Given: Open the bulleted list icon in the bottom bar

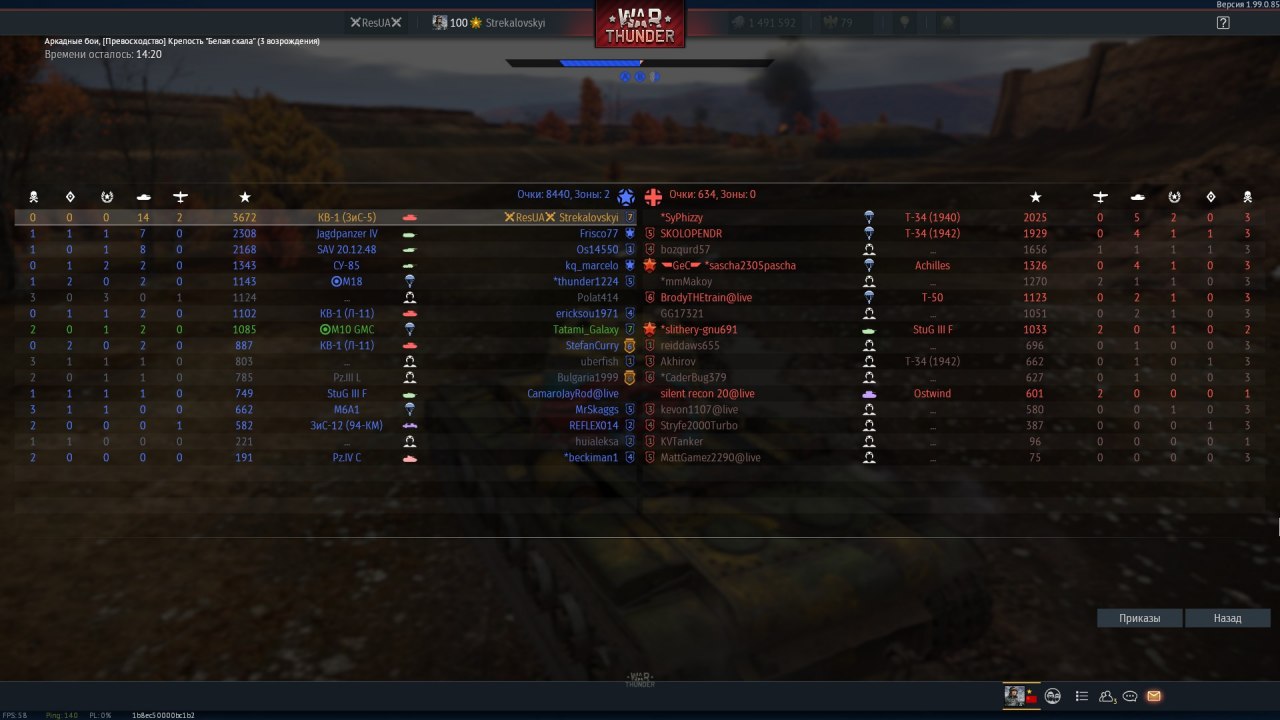Looking at the screenshot, I should click(1081, 696).
